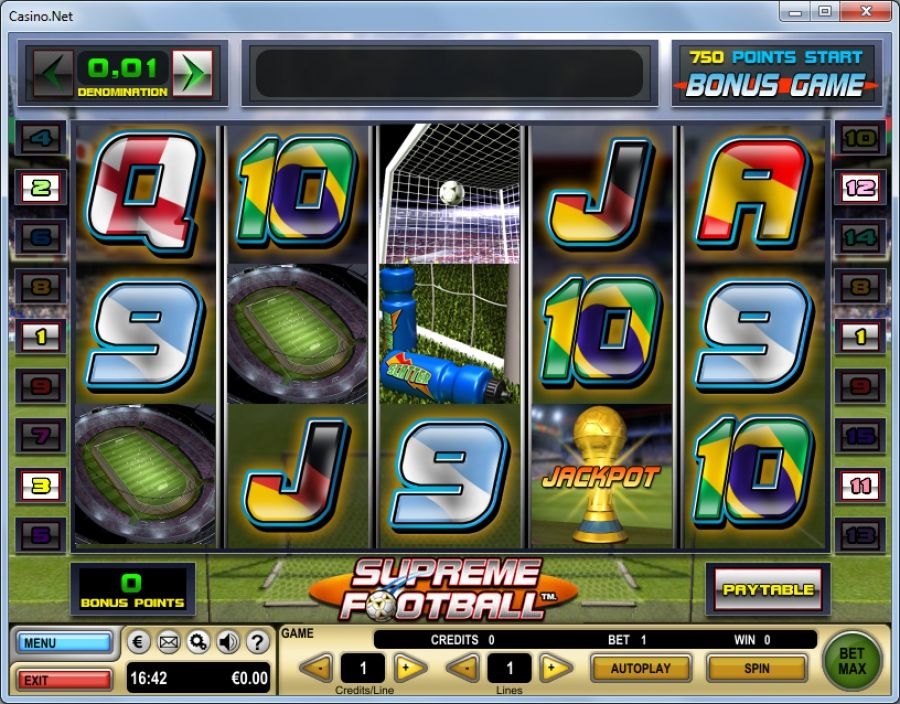Spin the reels
This screenshot has width=900, height=704.
coord(756,668)
